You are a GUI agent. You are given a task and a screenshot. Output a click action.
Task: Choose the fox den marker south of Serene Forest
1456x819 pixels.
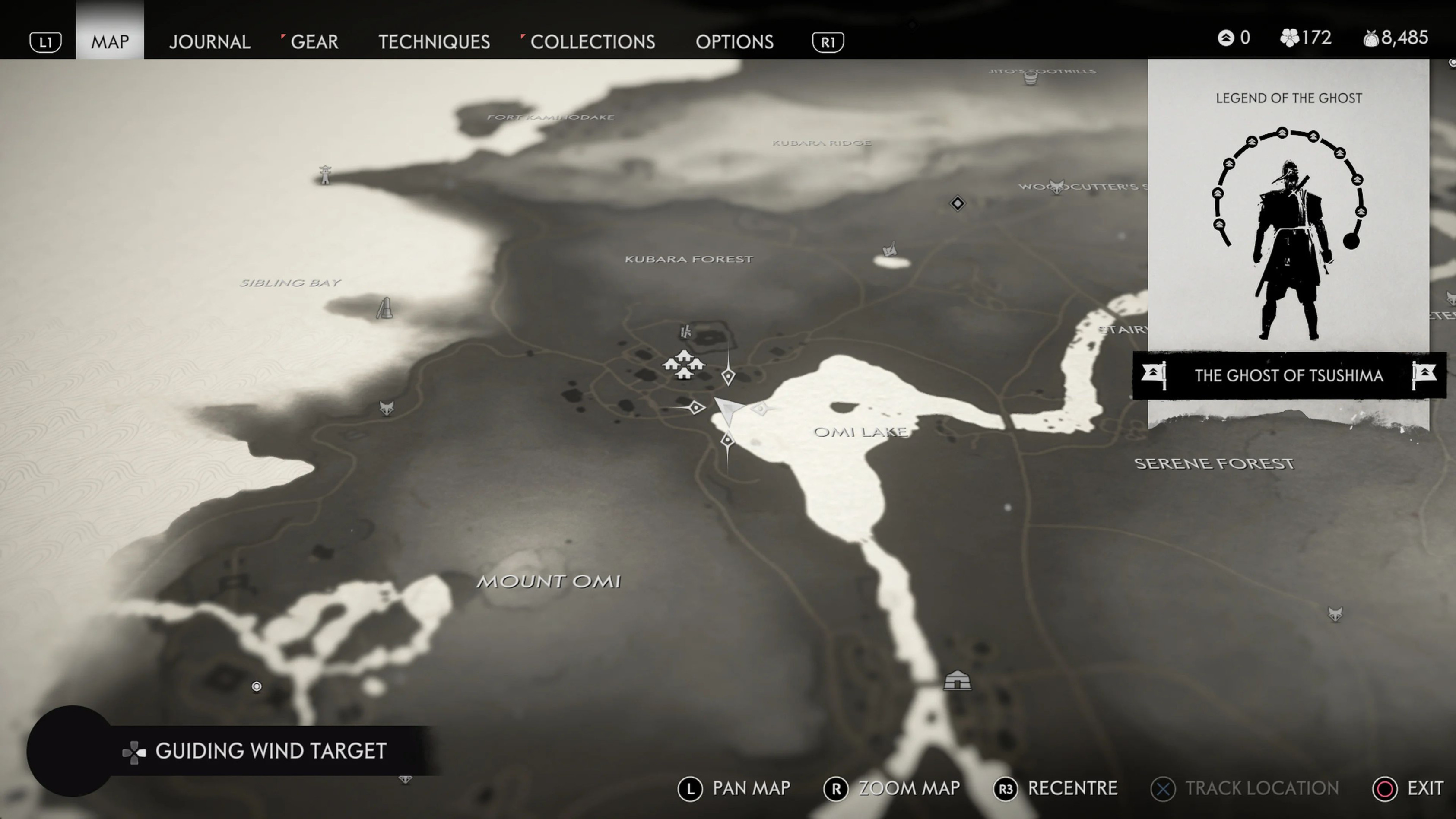[x=1335, y=614]
